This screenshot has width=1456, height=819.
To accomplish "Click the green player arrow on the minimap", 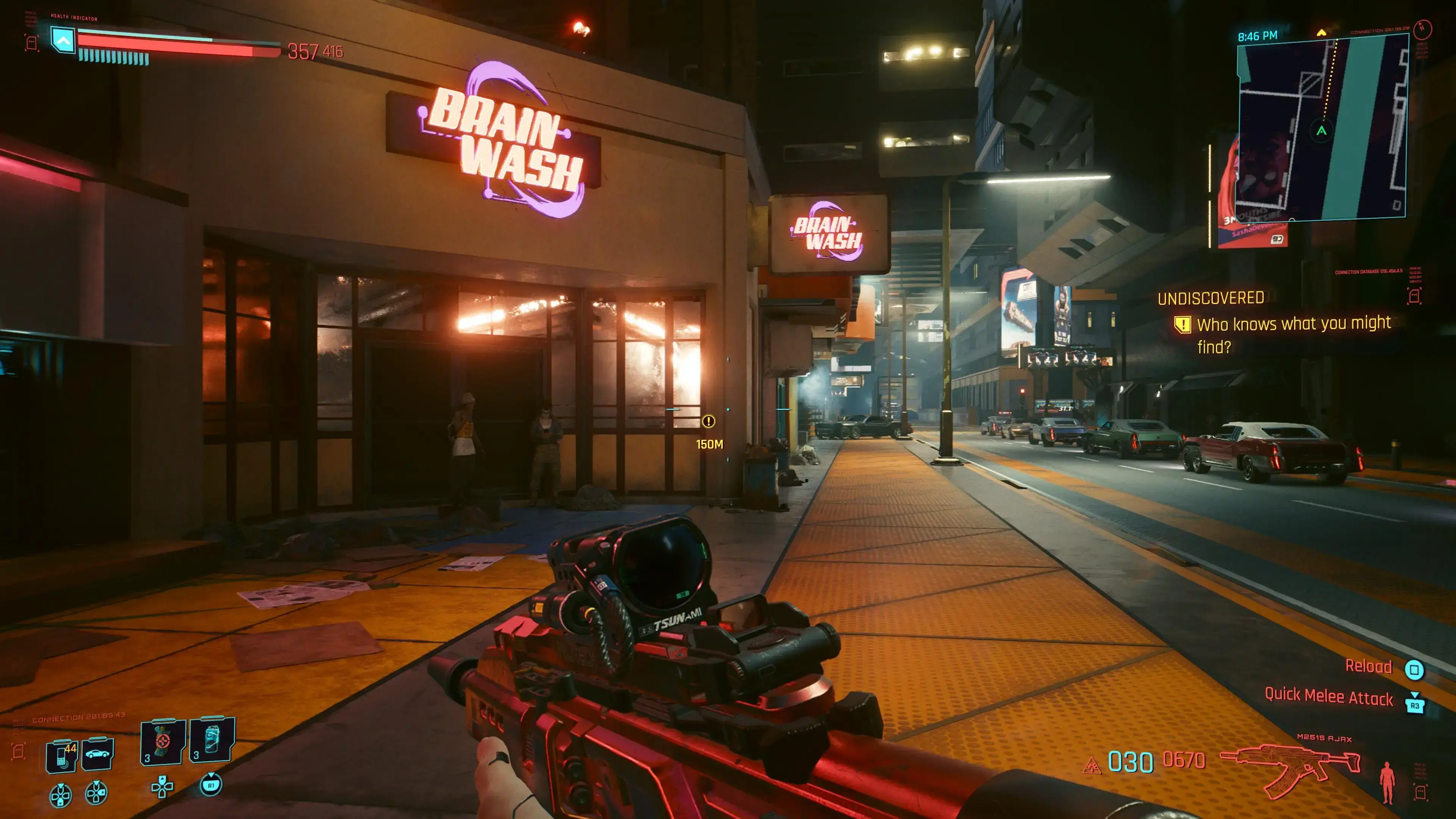I will pos(1321,131).
